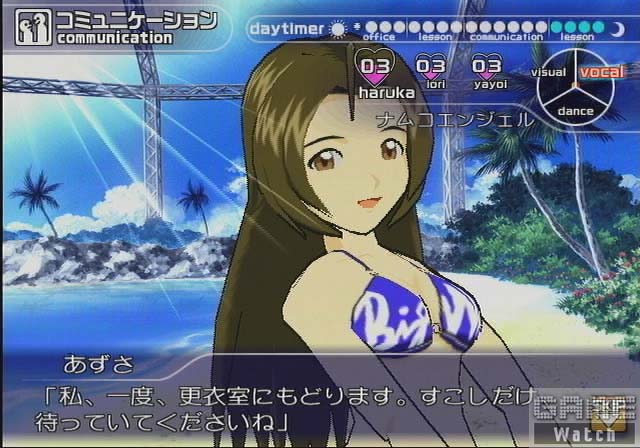Select iori's heart icon
The image size is (640, 448).
(430, 67)
